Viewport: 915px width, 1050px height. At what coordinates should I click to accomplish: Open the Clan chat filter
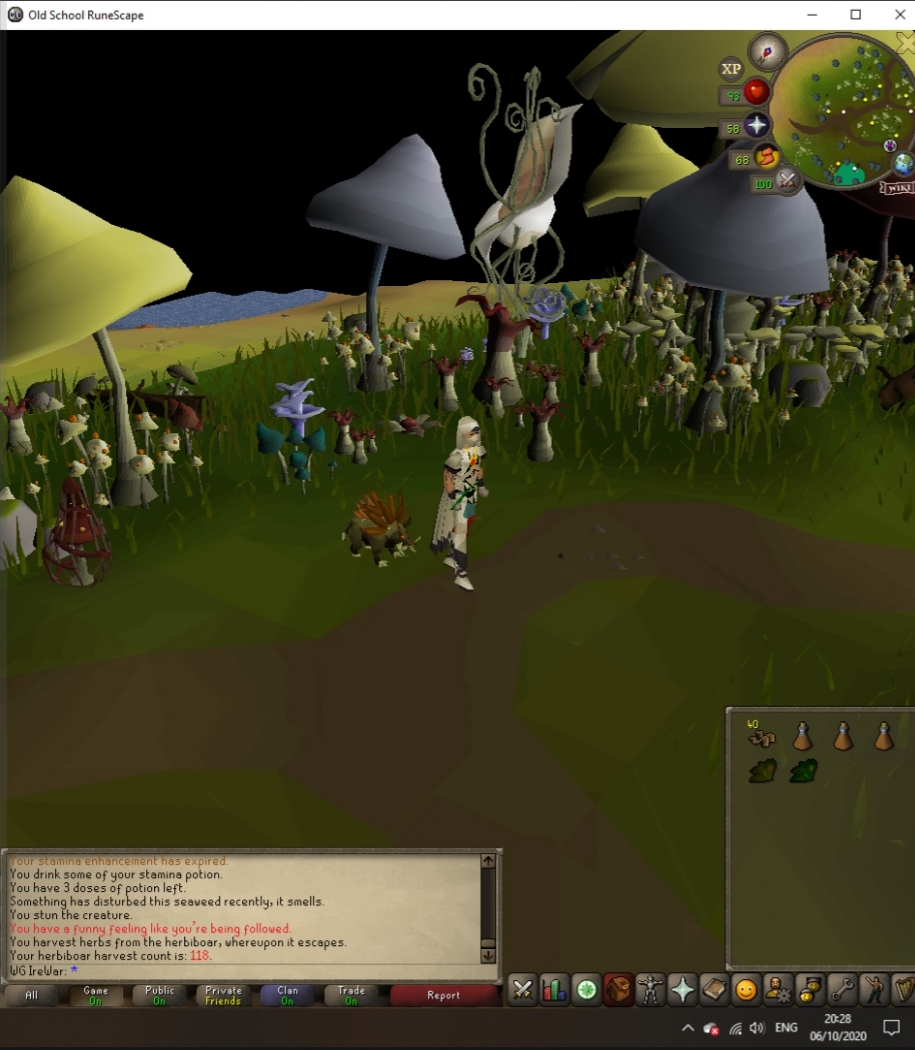(x=287, y=995)
